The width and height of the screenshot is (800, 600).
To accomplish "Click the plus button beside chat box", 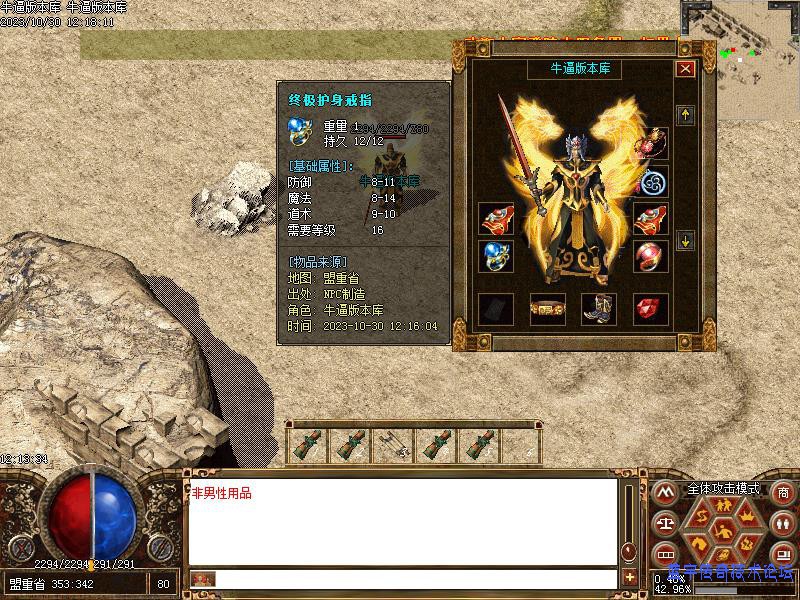I will [x=629, y=578].
